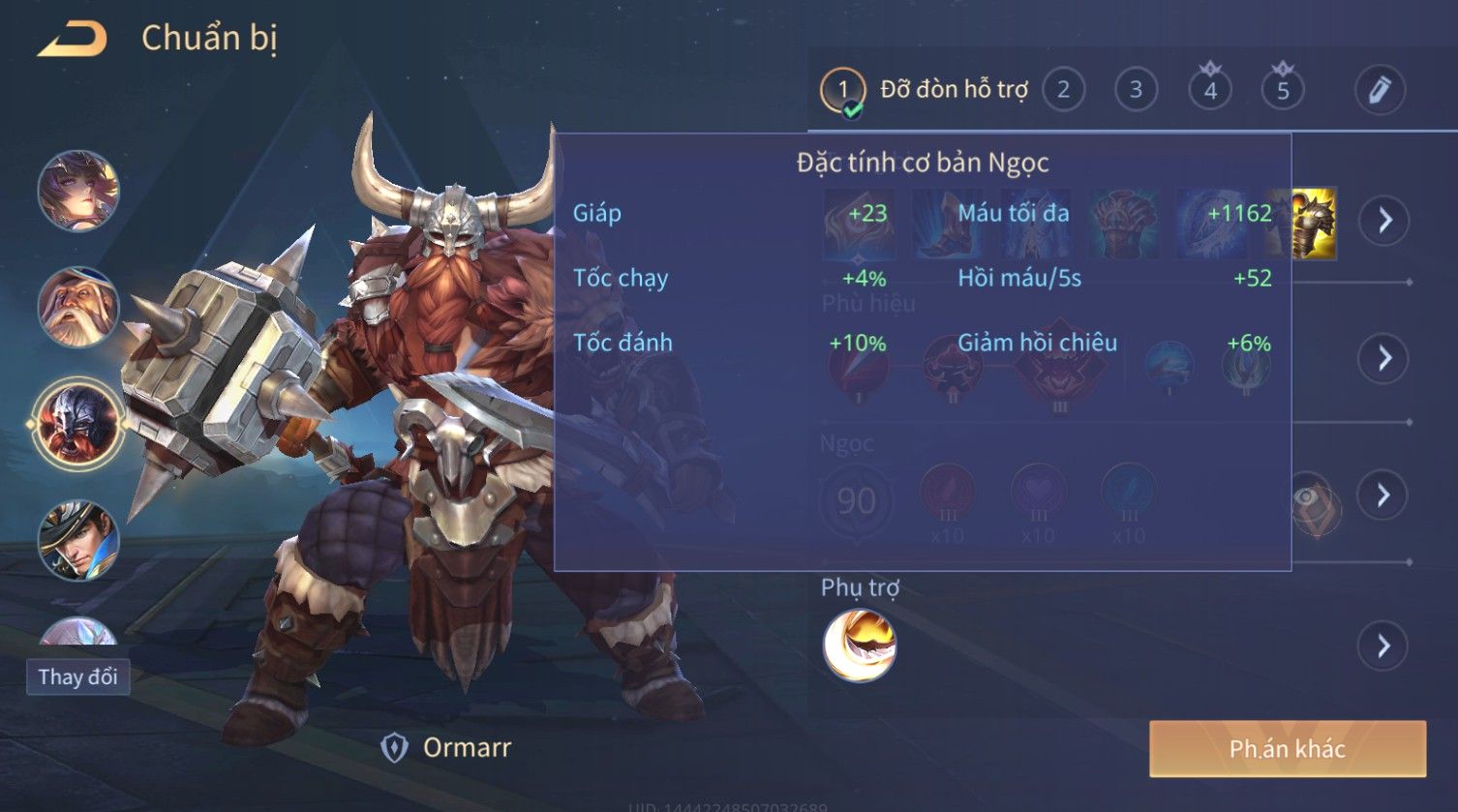Viewport: 1458px width, 812px height.
Task: Switch to build preset 3
Action: 1136,90
